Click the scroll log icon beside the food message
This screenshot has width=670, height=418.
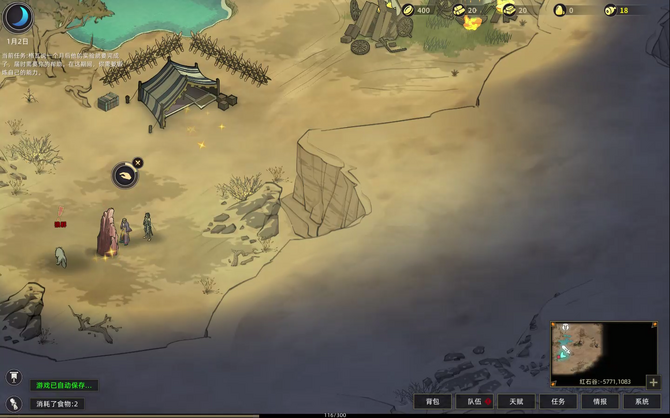[x=15, y=403]
